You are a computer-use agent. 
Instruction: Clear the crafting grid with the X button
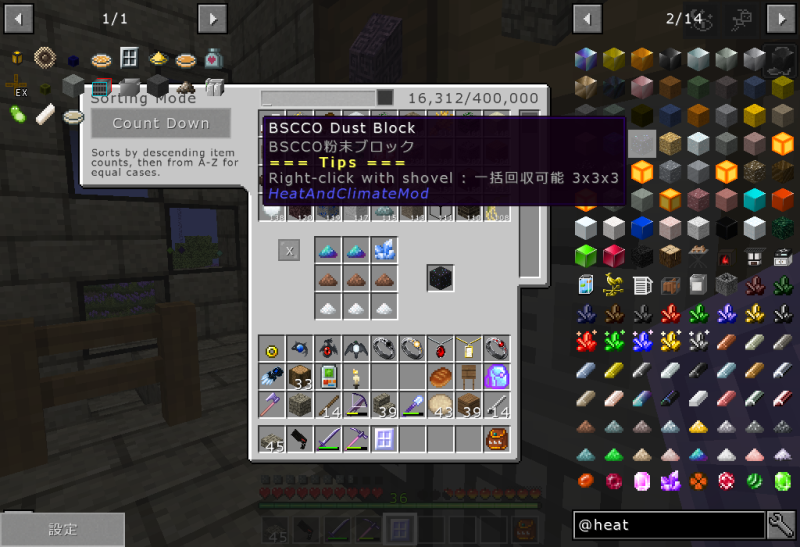coord(289,250)
